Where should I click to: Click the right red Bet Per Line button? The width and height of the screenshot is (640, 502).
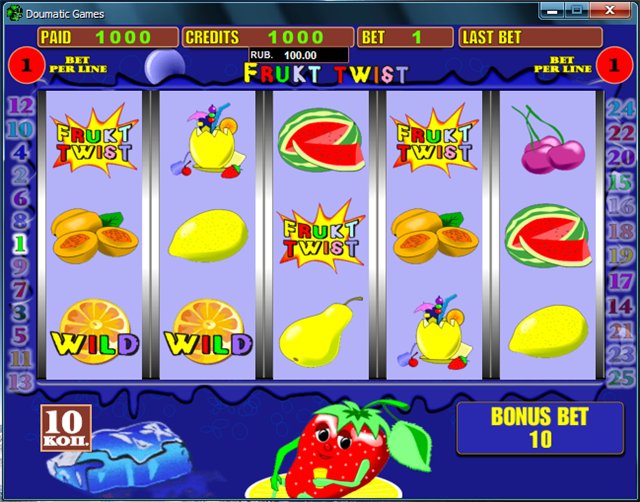[617, 66]
